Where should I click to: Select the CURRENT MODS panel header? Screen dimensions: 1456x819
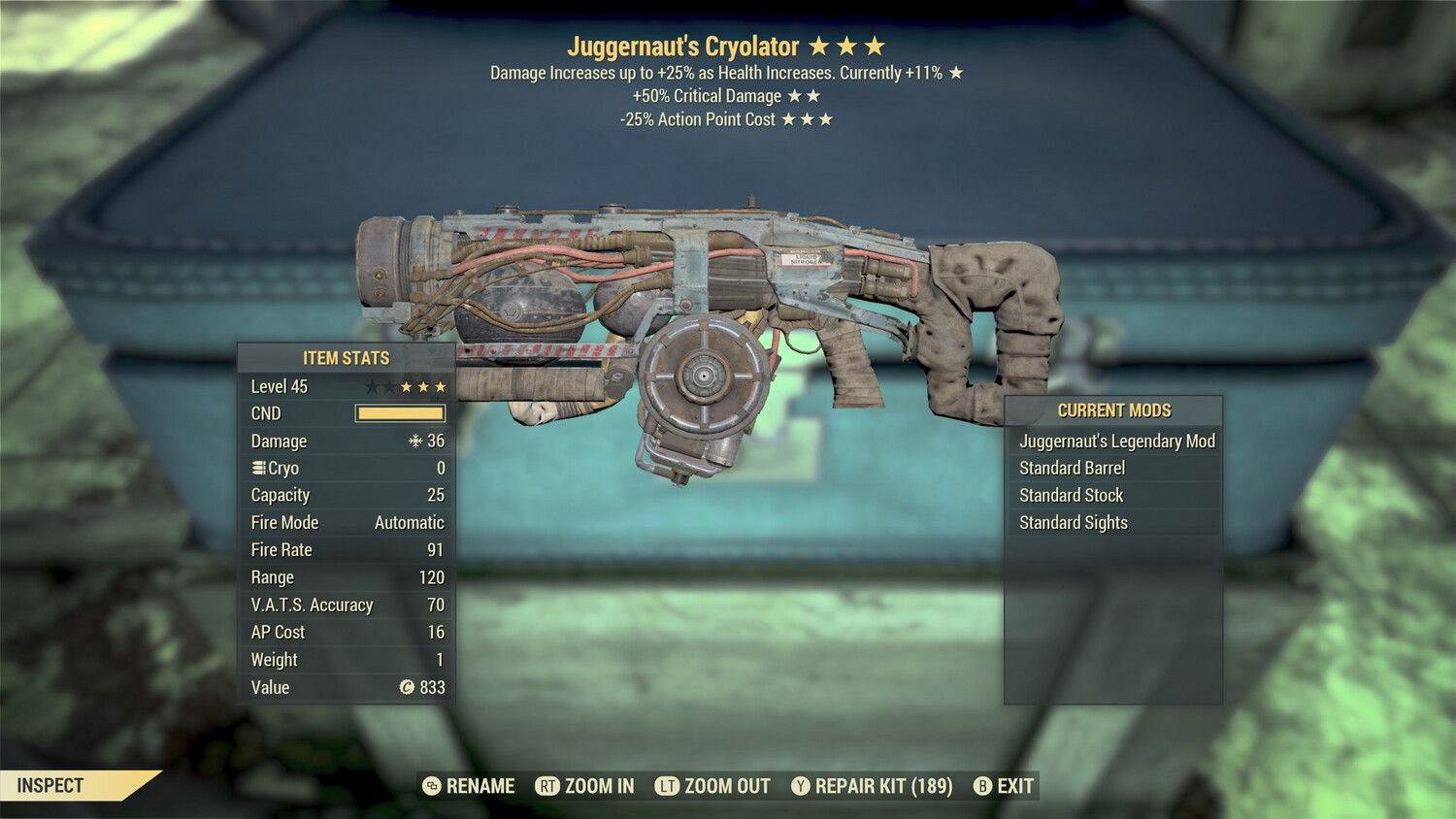tap(1112, 410)
